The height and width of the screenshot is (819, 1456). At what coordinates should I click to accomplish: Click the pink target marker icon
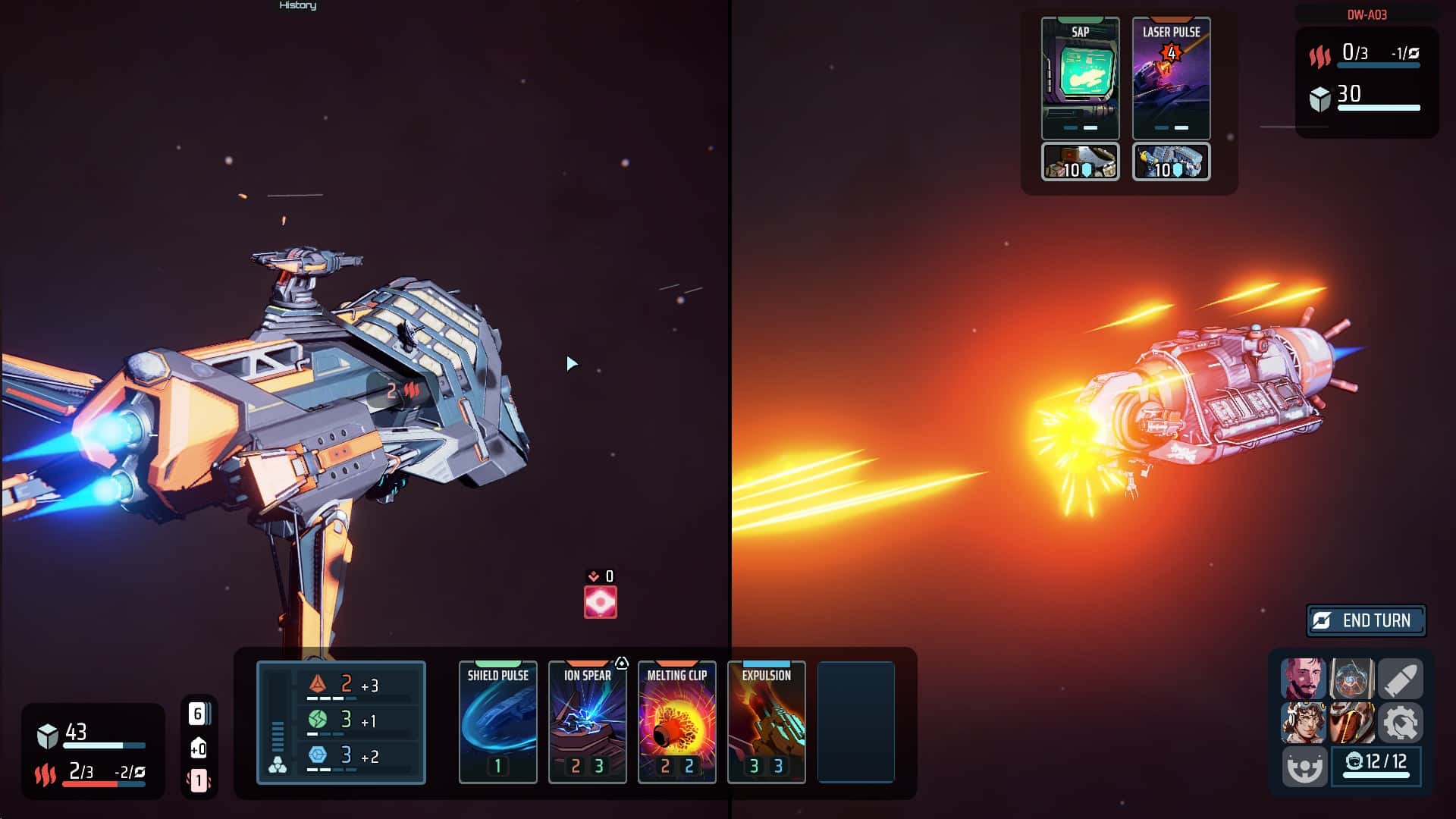(600, 602)
